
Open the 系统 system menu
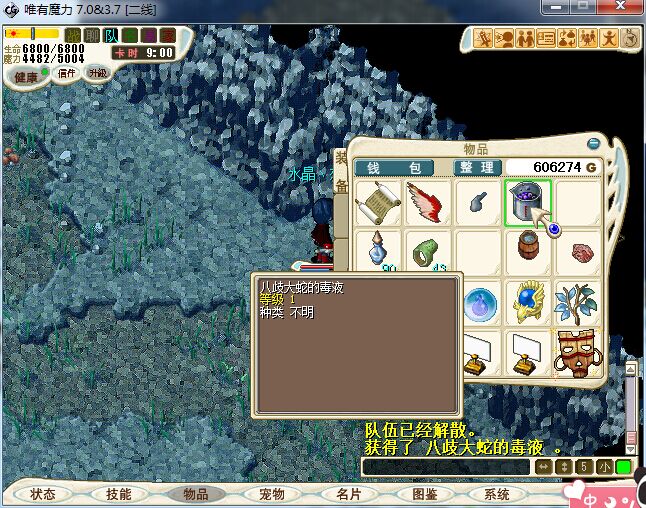point(497,494)
